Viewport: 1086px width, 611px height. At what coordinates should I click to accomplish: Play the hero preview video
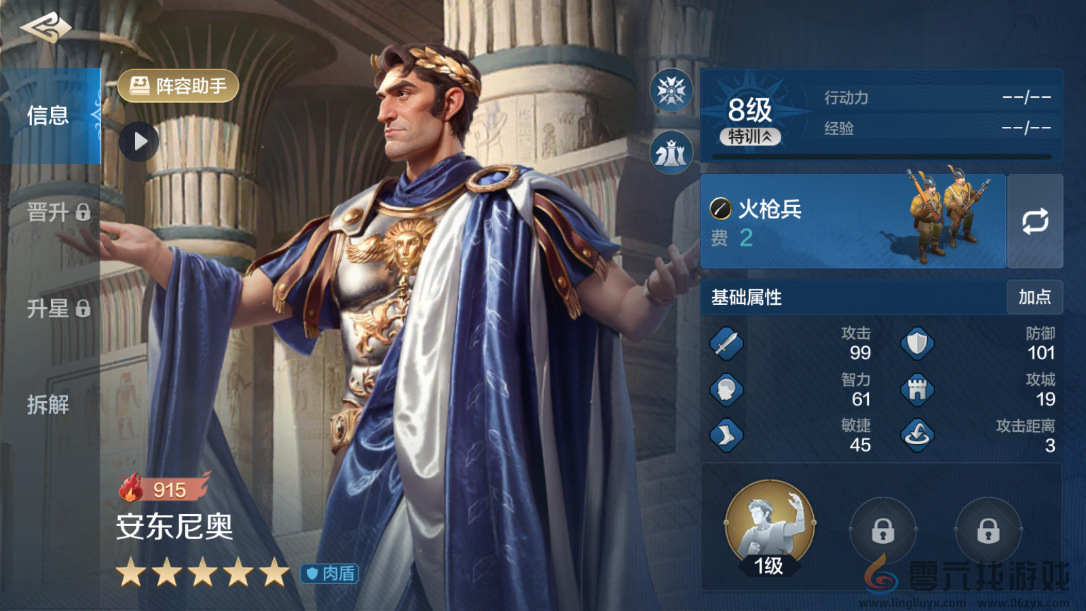click(x=139, y=141)
